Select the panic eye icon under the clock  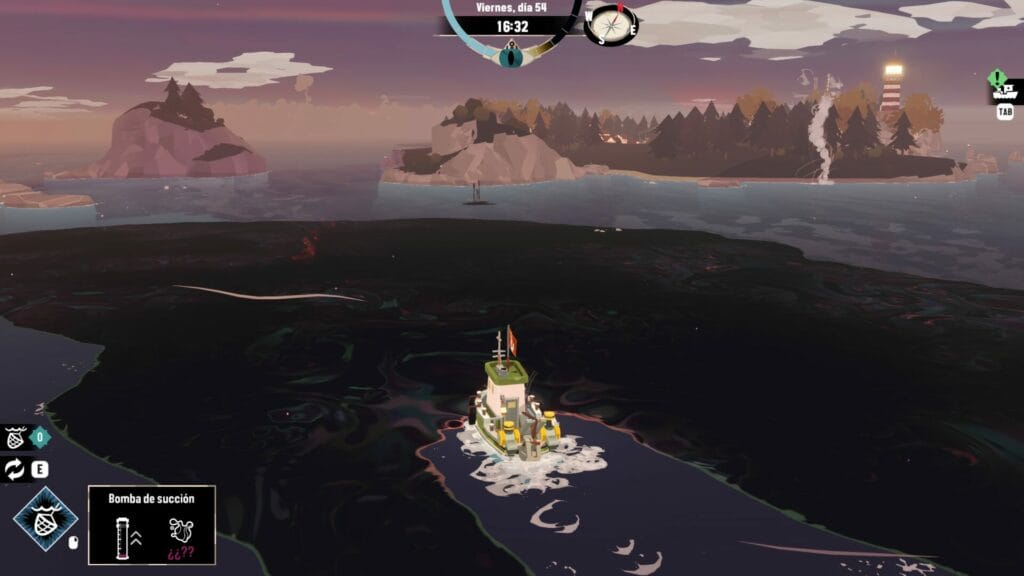[x=511, y=55]
